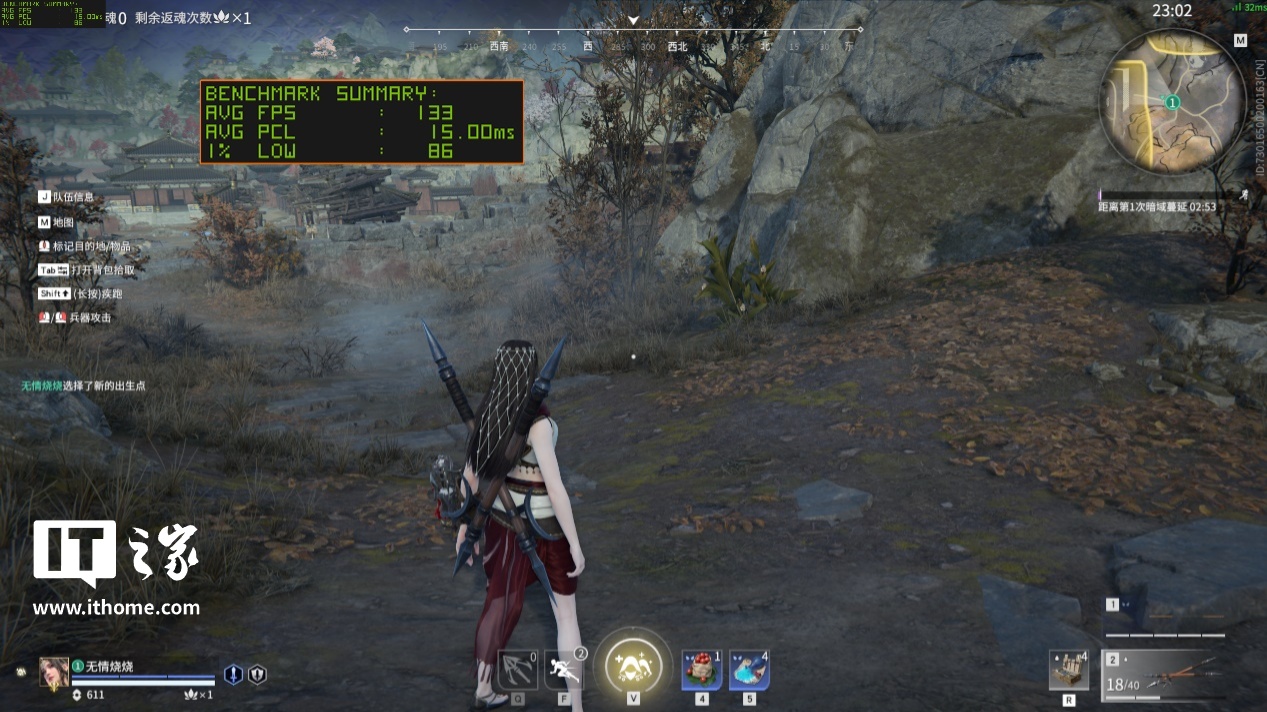Trigger the glowing golden ultimate ability

tap(633, 665)
